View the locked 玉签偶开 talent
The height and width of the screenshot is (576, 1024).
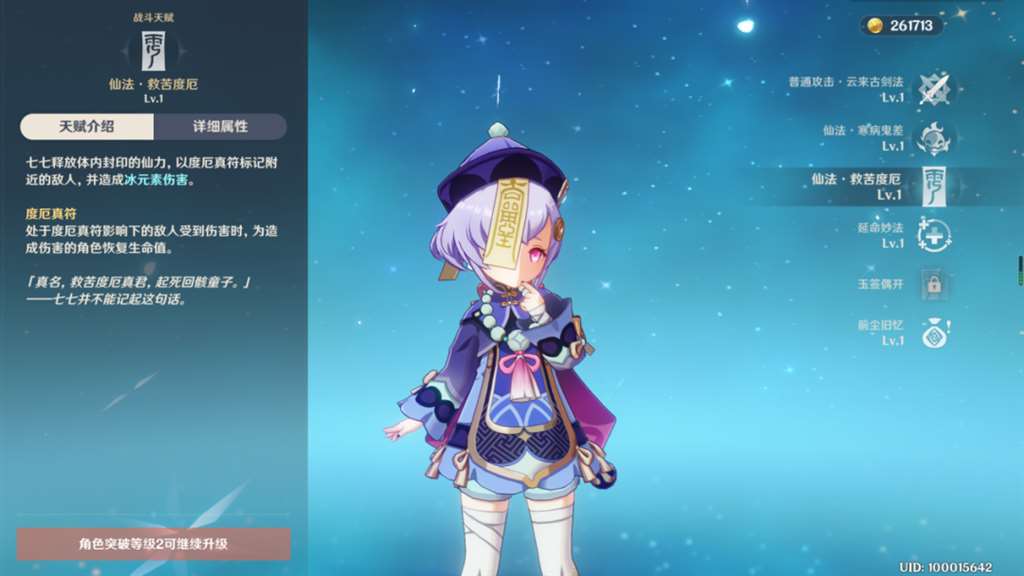(x=933, y=283)
